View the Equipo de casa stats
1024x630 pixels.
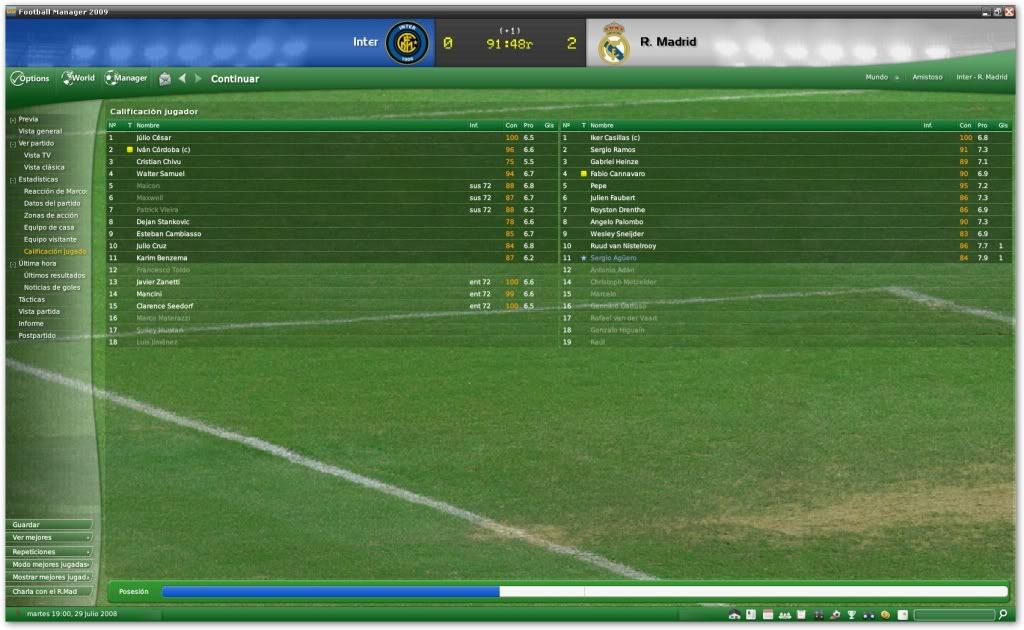pyautogui.click(x=49, y=227)
